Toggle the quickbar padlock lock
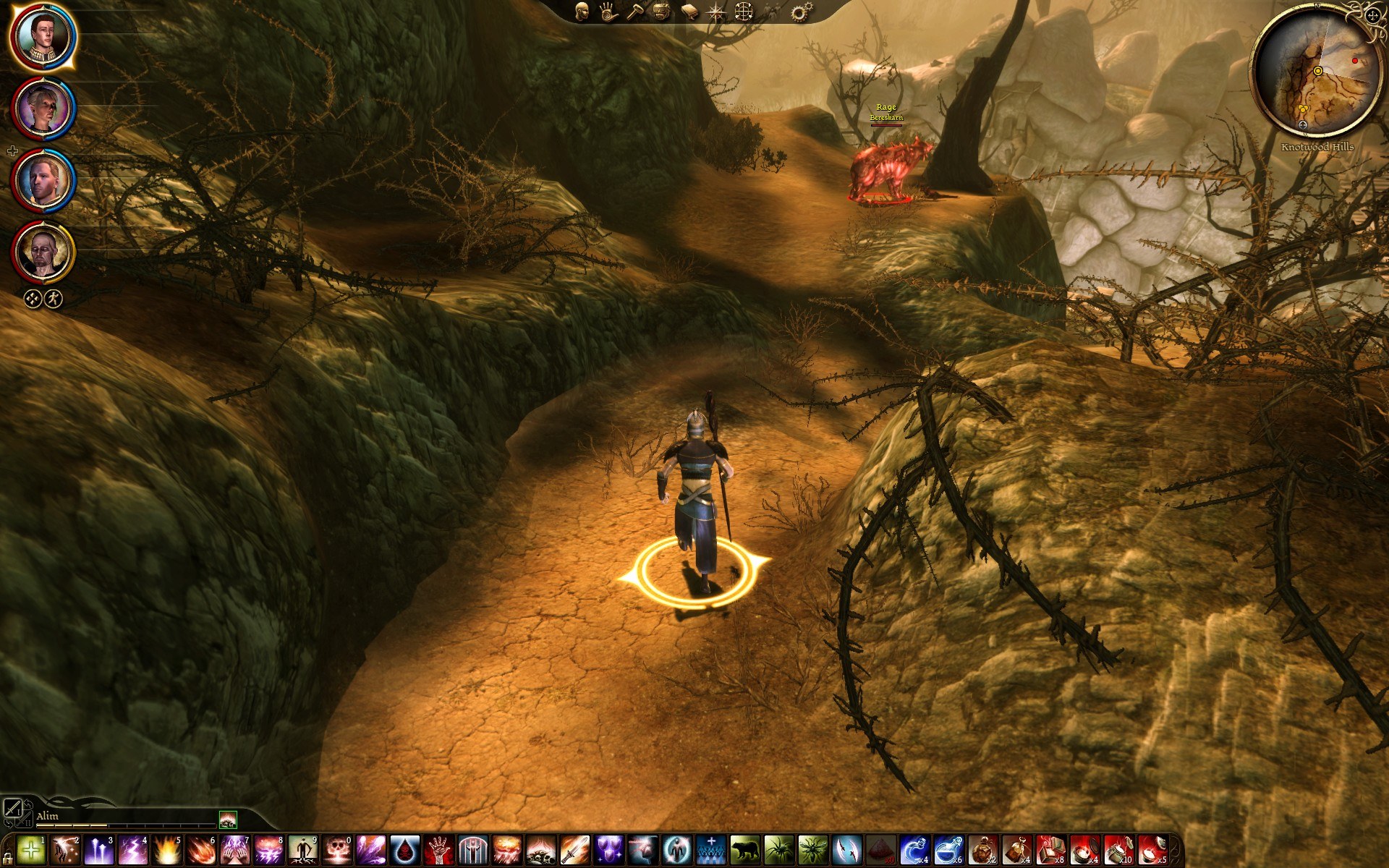This screenshot has height=868, width=1389. click(x=7, y=859)
